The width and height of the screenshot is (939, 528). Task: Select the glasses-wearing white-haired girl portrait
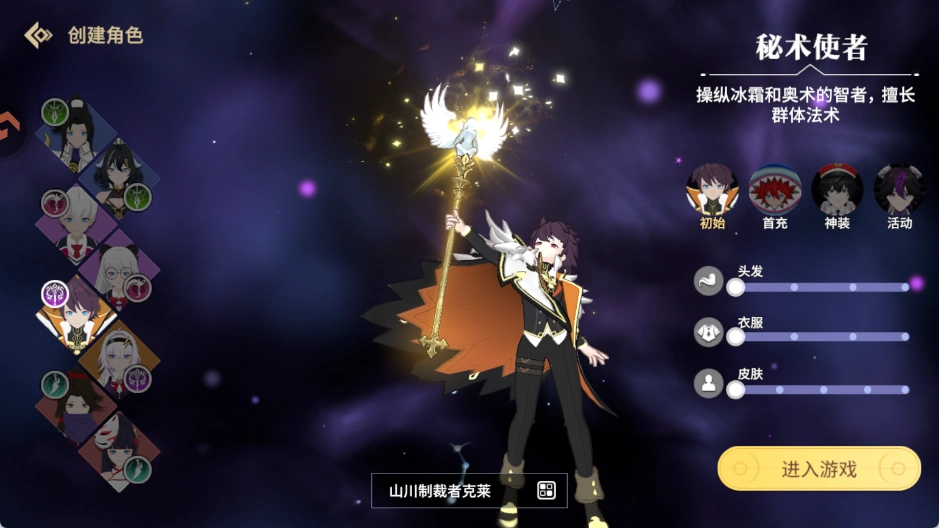120,268
